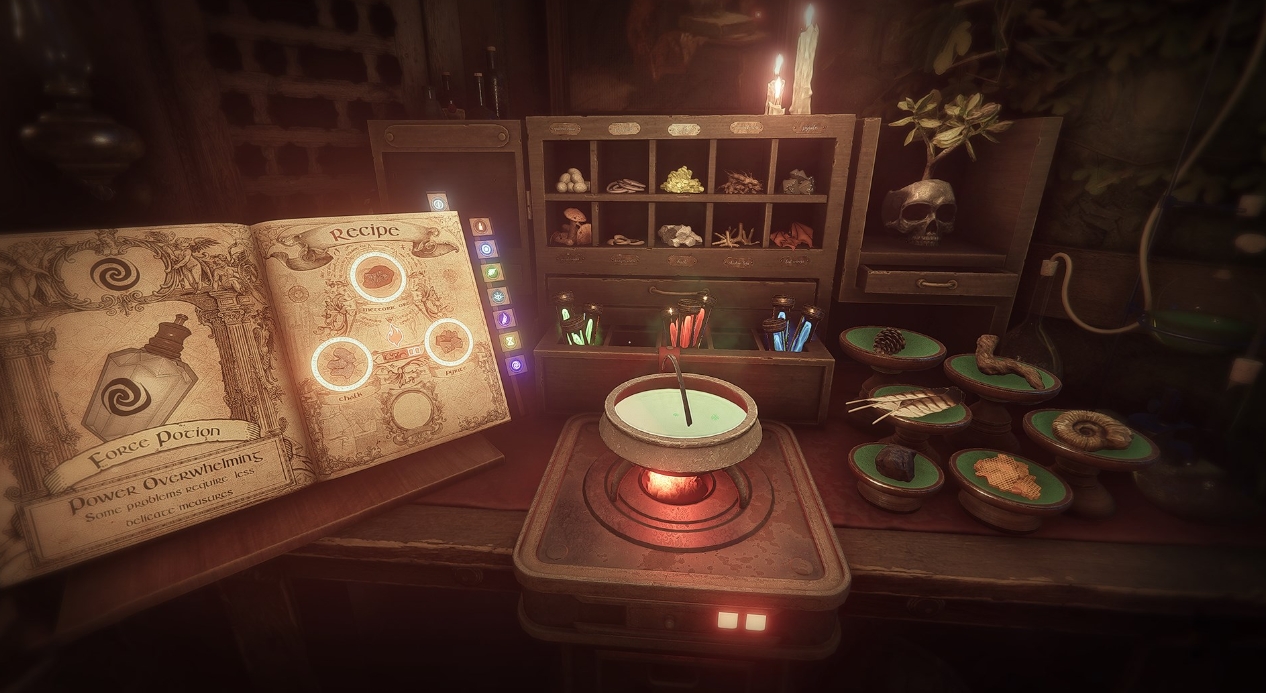Select the Meteoric Ore recipe ingredient circle
The height and width of the screenshot is (693, 1266).
tap(377, 276)
